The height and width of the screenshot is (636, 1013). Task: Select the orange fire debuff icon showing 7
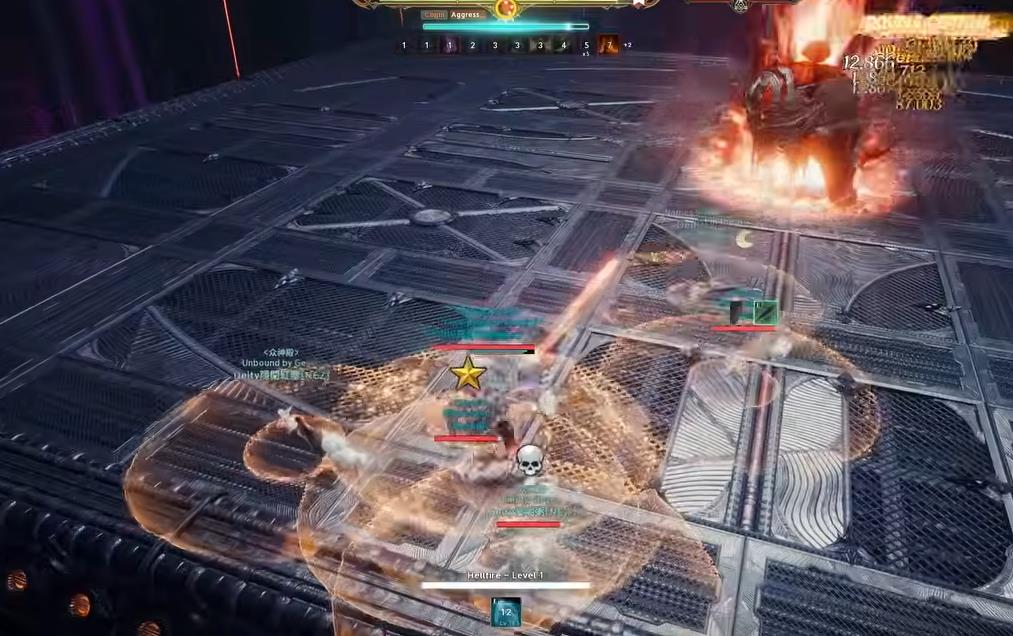point(608,45)
